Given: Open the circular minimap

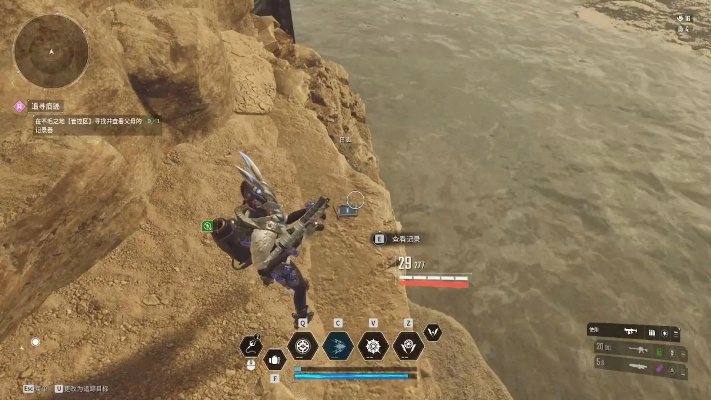Looking at the screenshot, I should tap(51, 50).
